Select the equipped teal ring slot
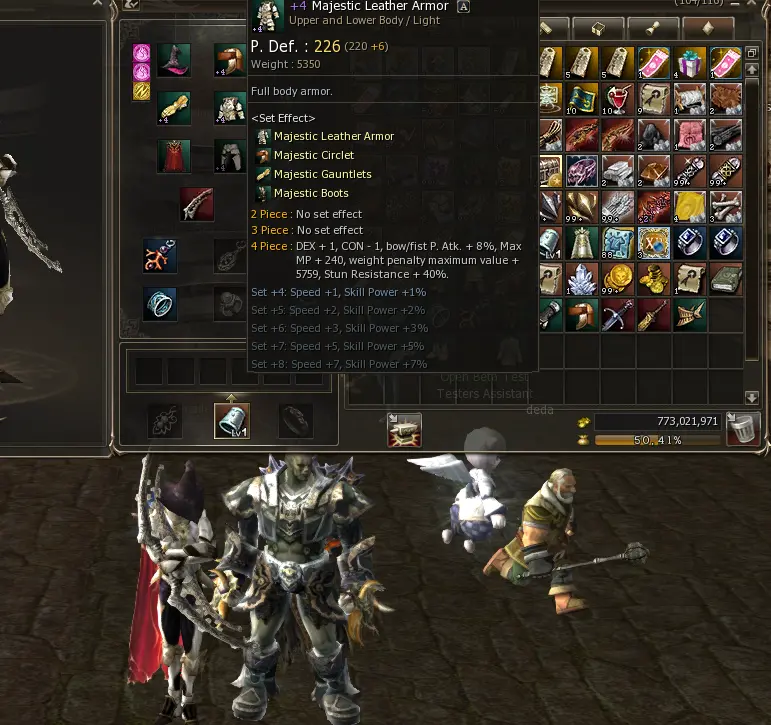 pos(160,304)
